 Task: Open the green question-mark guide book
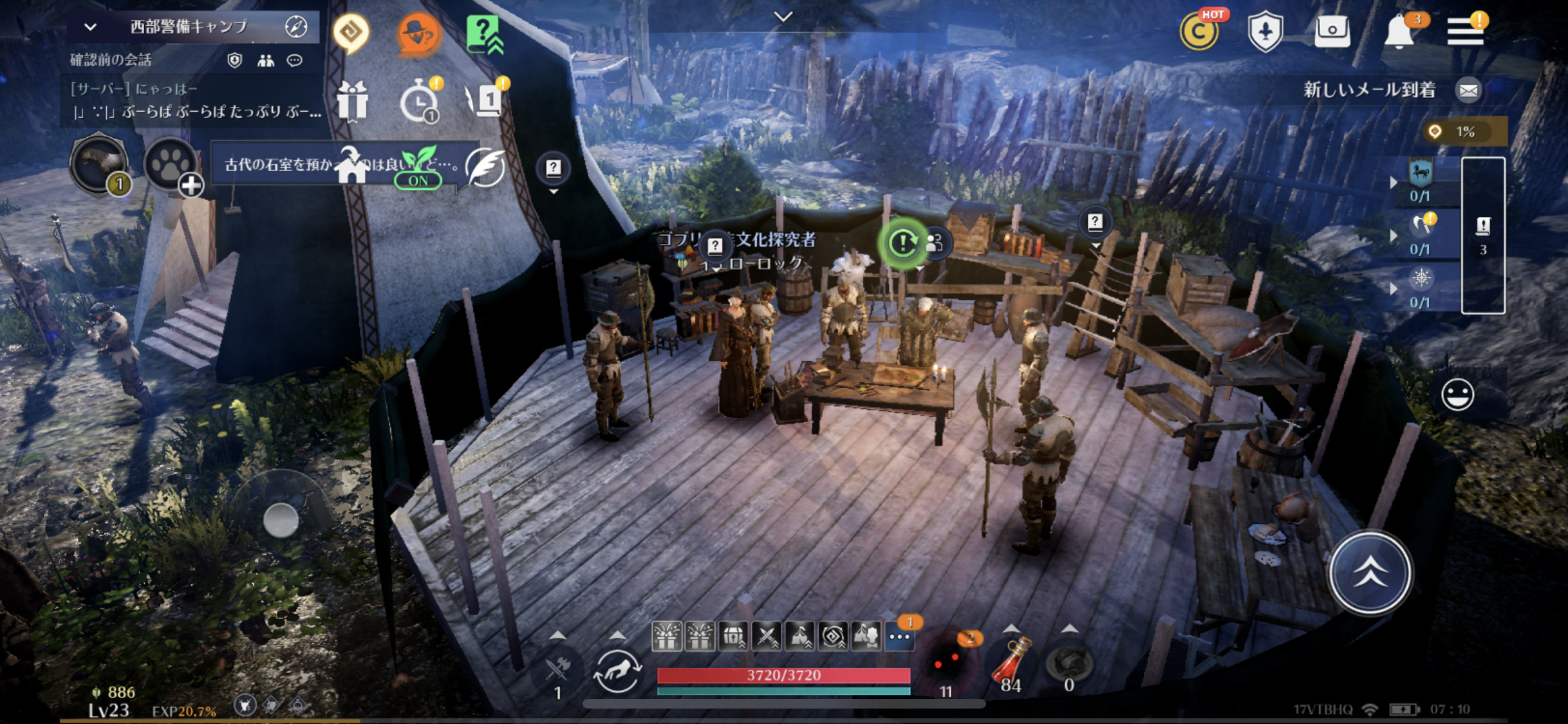pyautogui.click(x=484, y=33)
